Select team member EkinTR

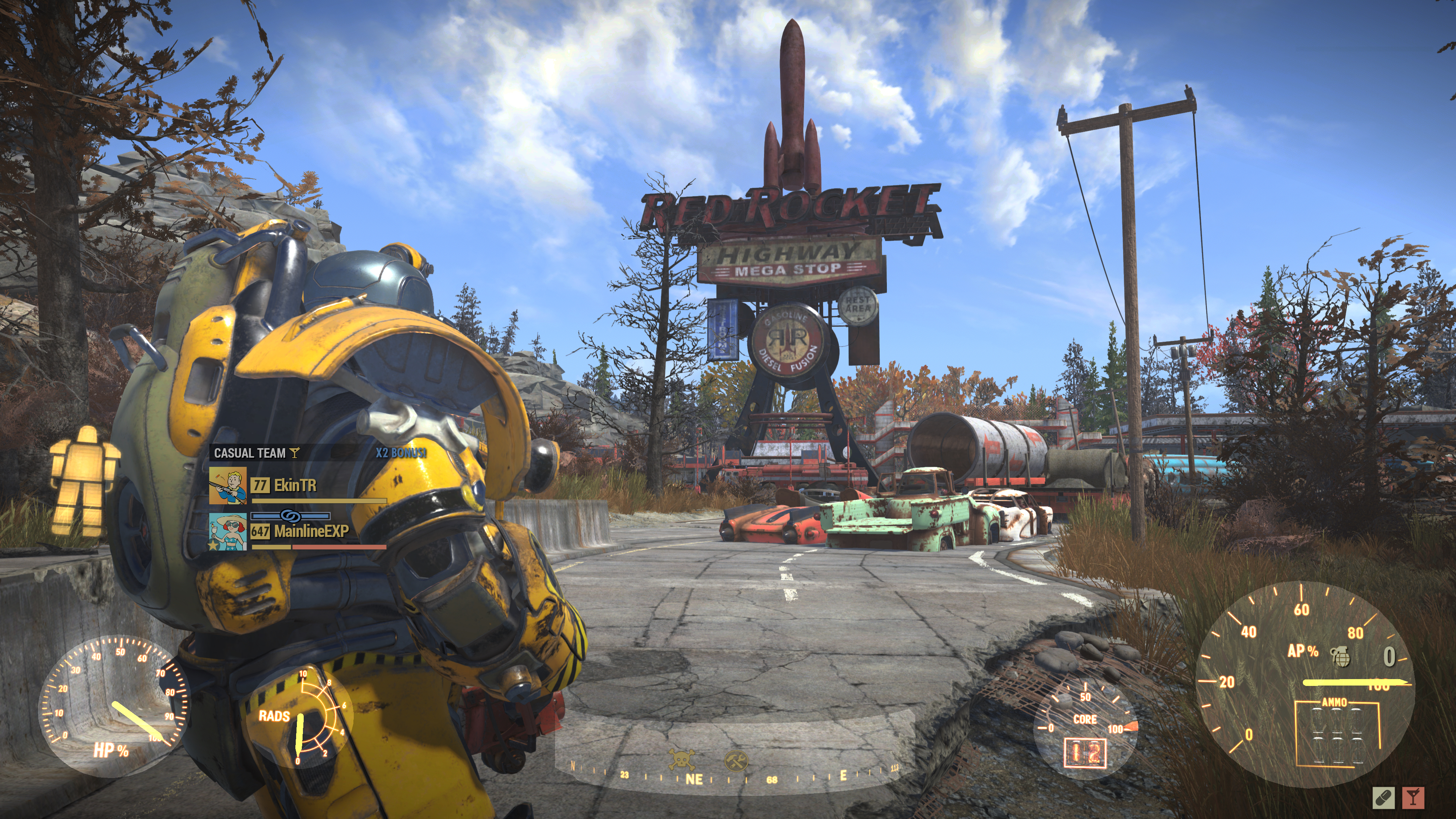pos(295,485)
